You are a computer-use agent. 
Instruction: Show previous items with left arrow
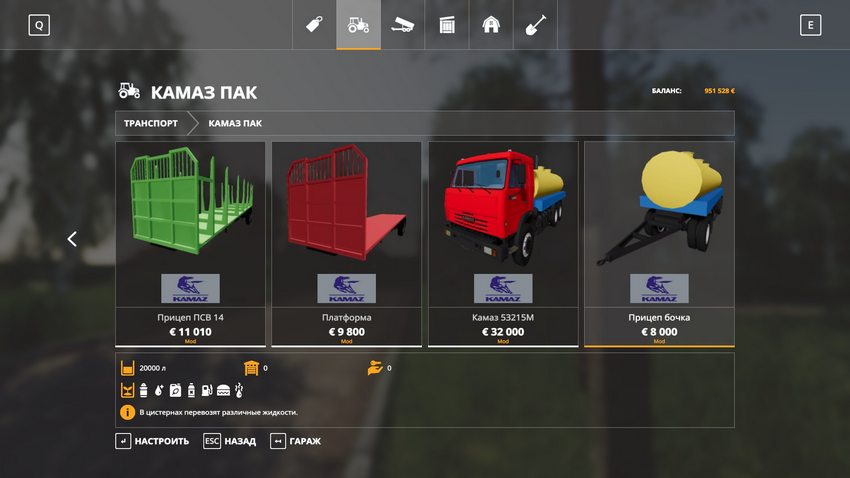(x=72, y=239)
